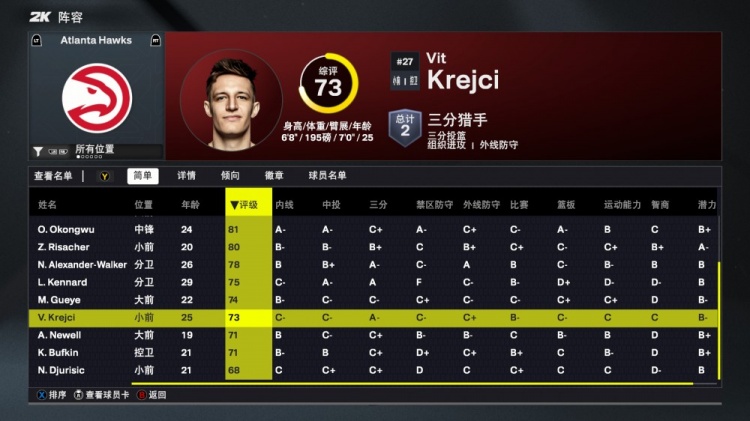
Task: Choose the 简单 tab
Action: (142, 176)
